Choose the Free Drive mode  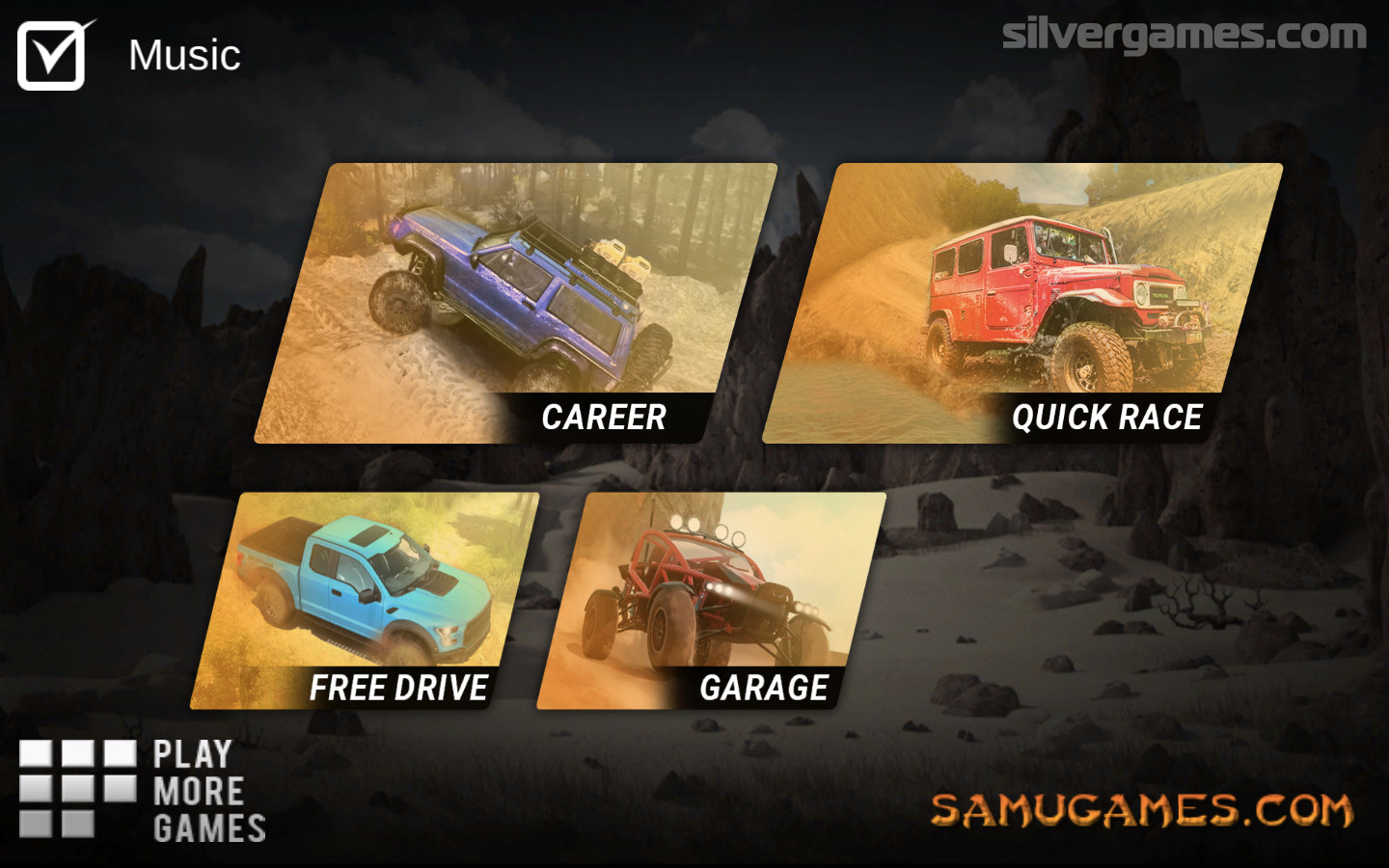coord(365,602)
